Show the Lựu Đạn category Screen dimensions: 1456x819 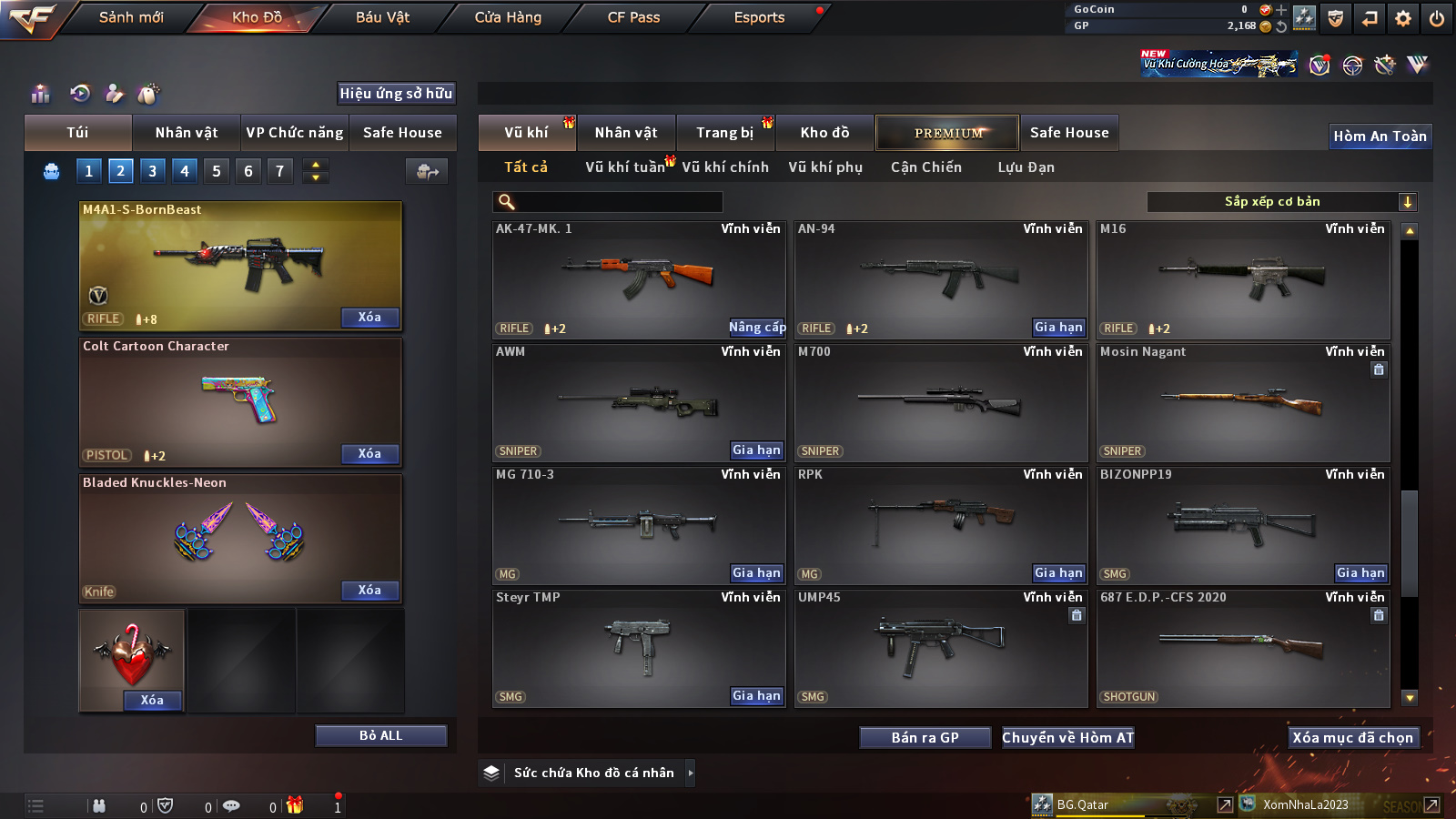point(1026,167)
